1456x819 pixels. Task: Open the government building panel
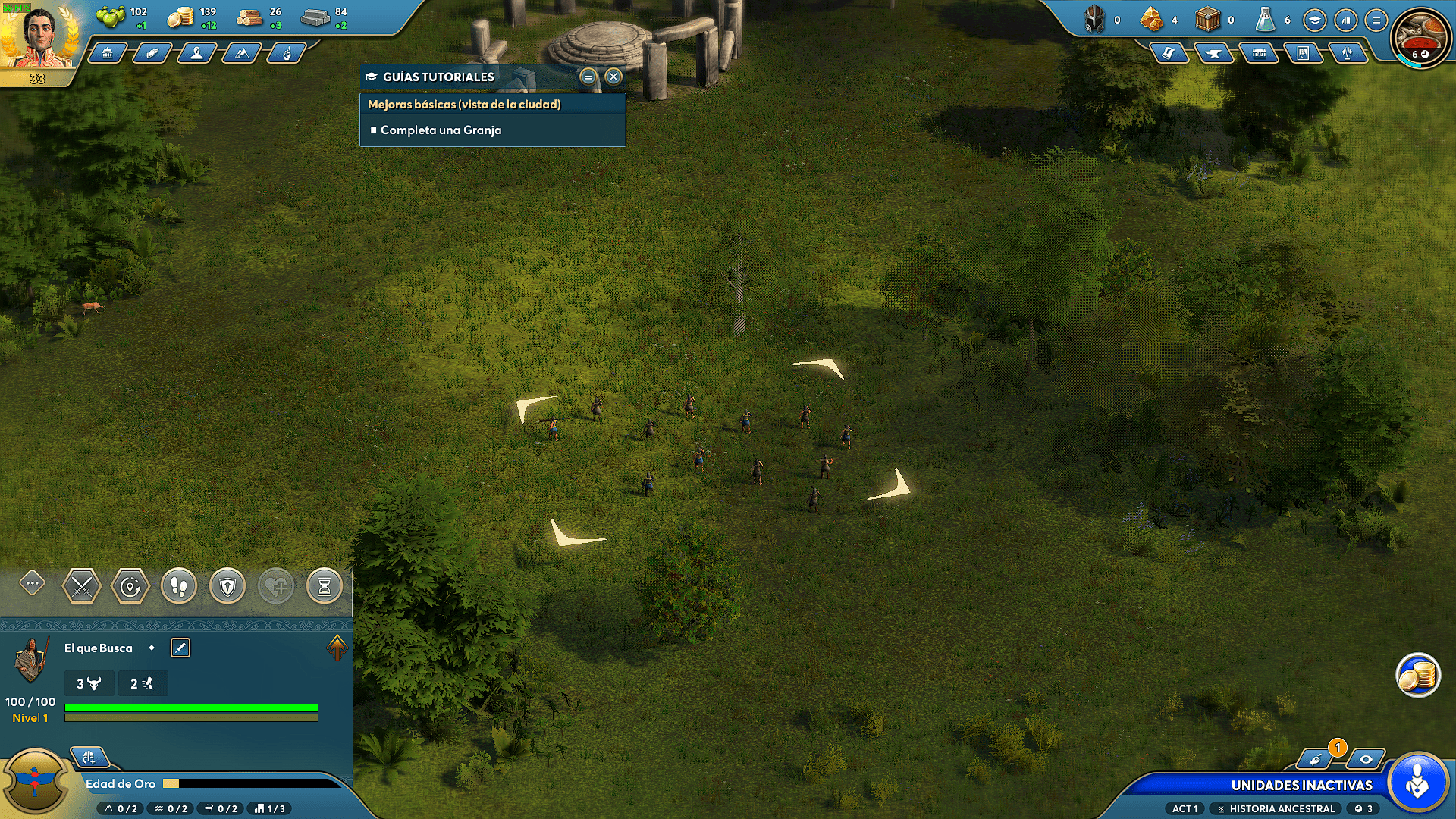pos(107,53)
